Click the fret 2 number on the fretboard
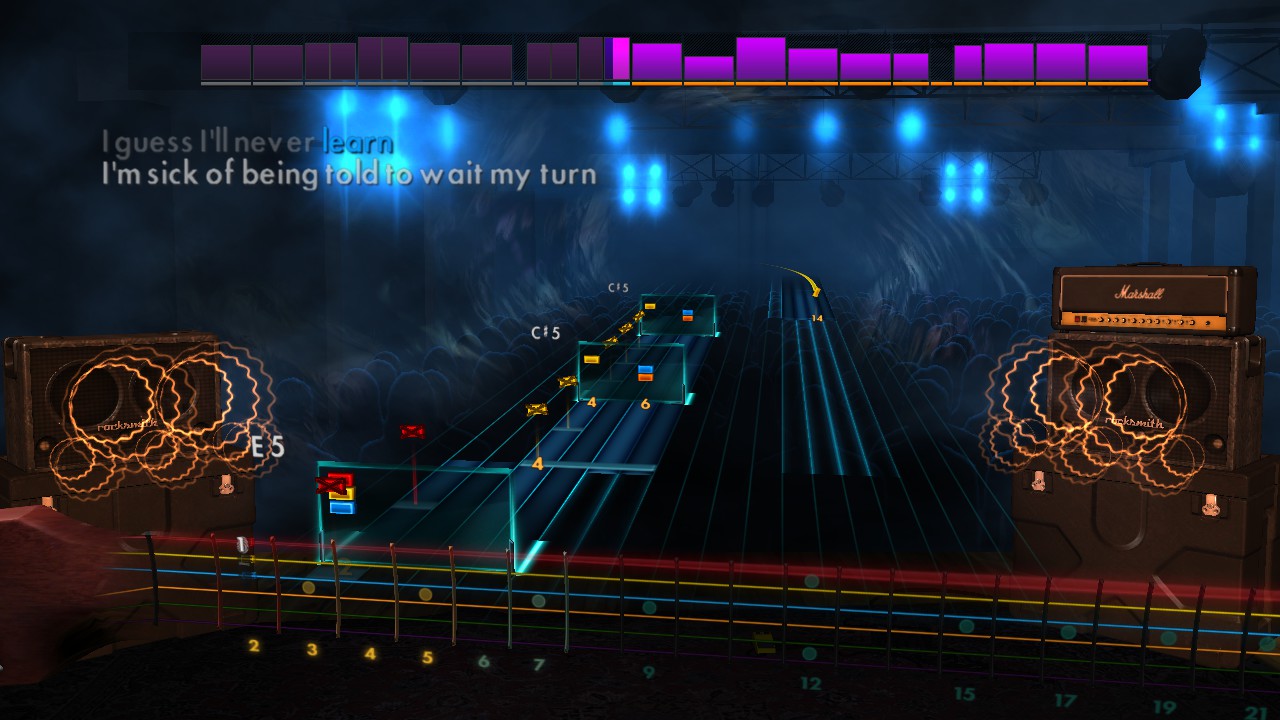This screenshot has height=720, width=1280. (253, 644)
